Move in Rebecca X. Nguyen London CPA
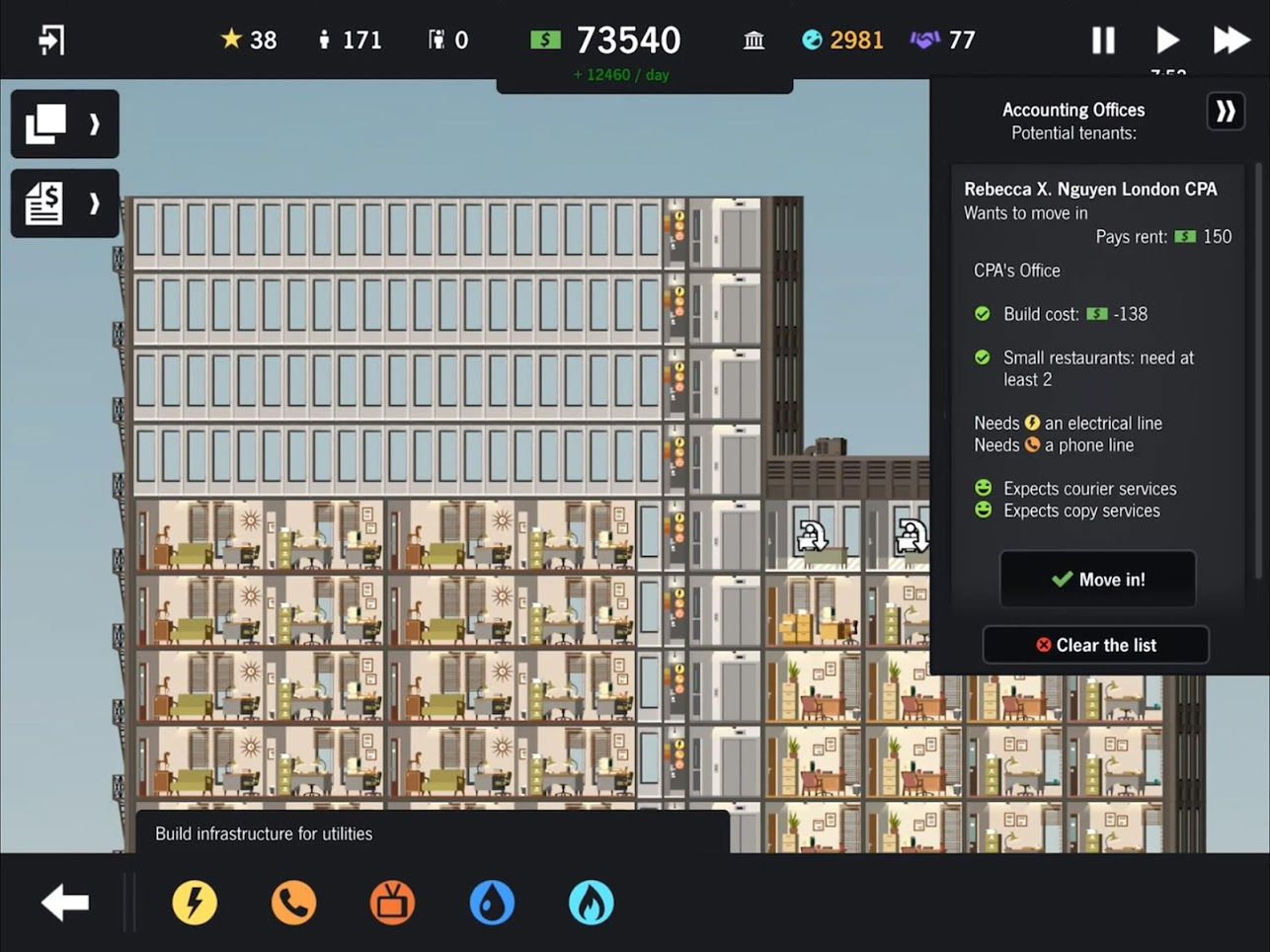 (1097, 579)
